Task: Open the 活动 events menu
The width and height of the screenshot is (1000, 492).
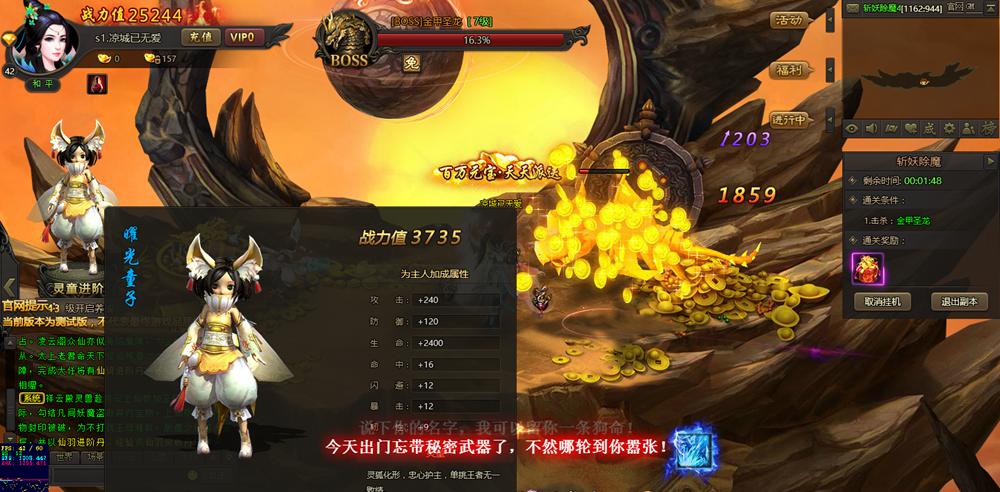Action: (x=789, y=20)
